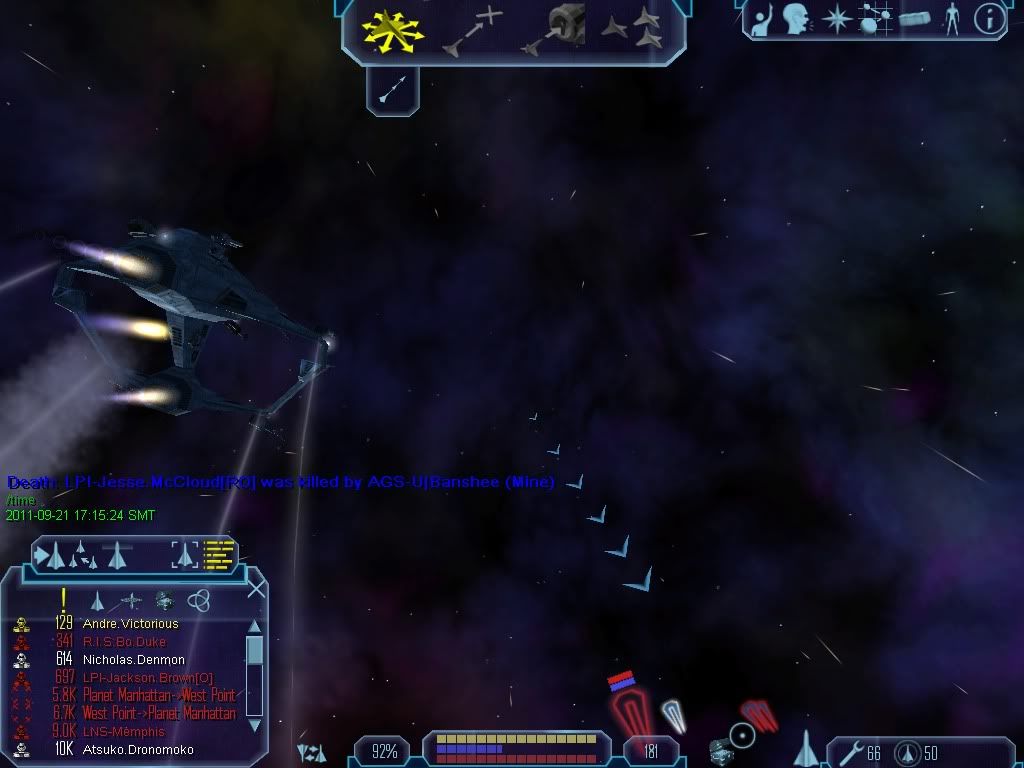Open the raised-hand request icon in the top bar
The image size is (1024, 768).
(762, 20)
